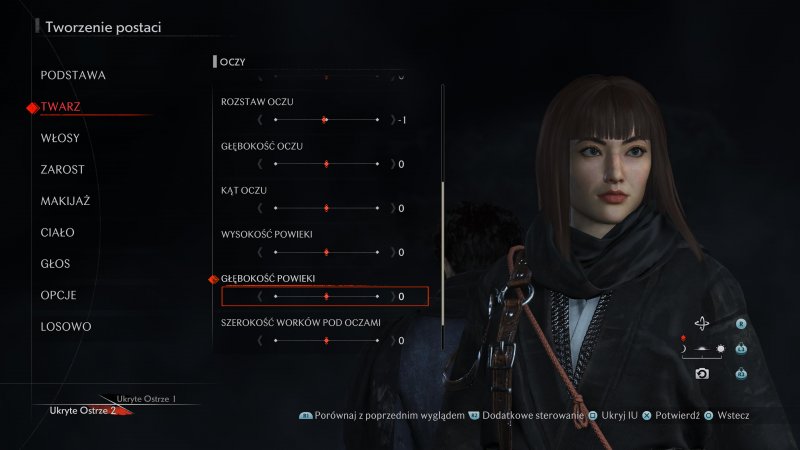Screen dimensions: 800x450
Task: Select the OPCJE menu entry
Action: click(x=59, y=295)
